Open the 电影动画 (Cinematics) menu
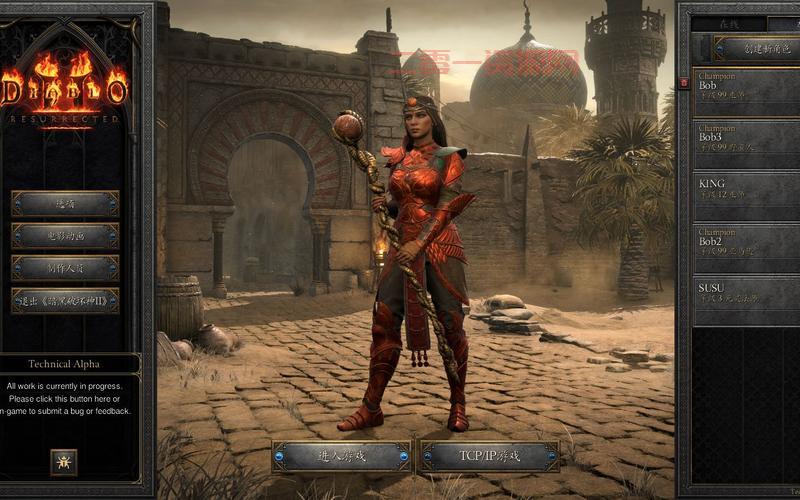 click(65, 237)
